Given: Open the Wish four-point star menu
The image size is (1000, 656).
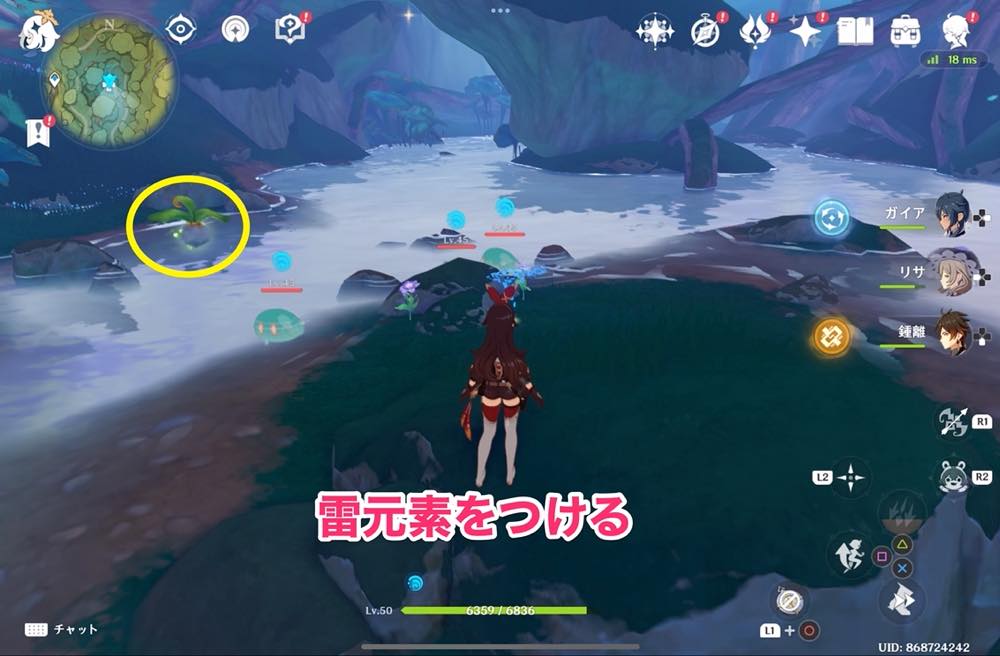Looking at the screenshot, I should (x=806, y=32).
